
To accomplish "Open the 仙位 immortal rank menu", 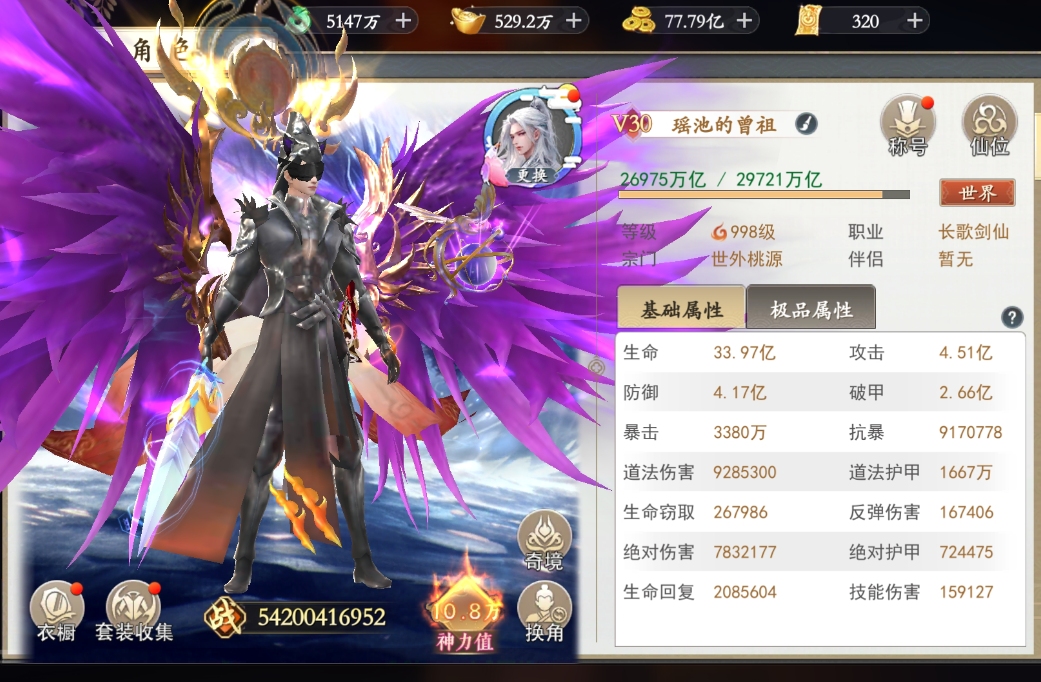I will tap(989, 126).
